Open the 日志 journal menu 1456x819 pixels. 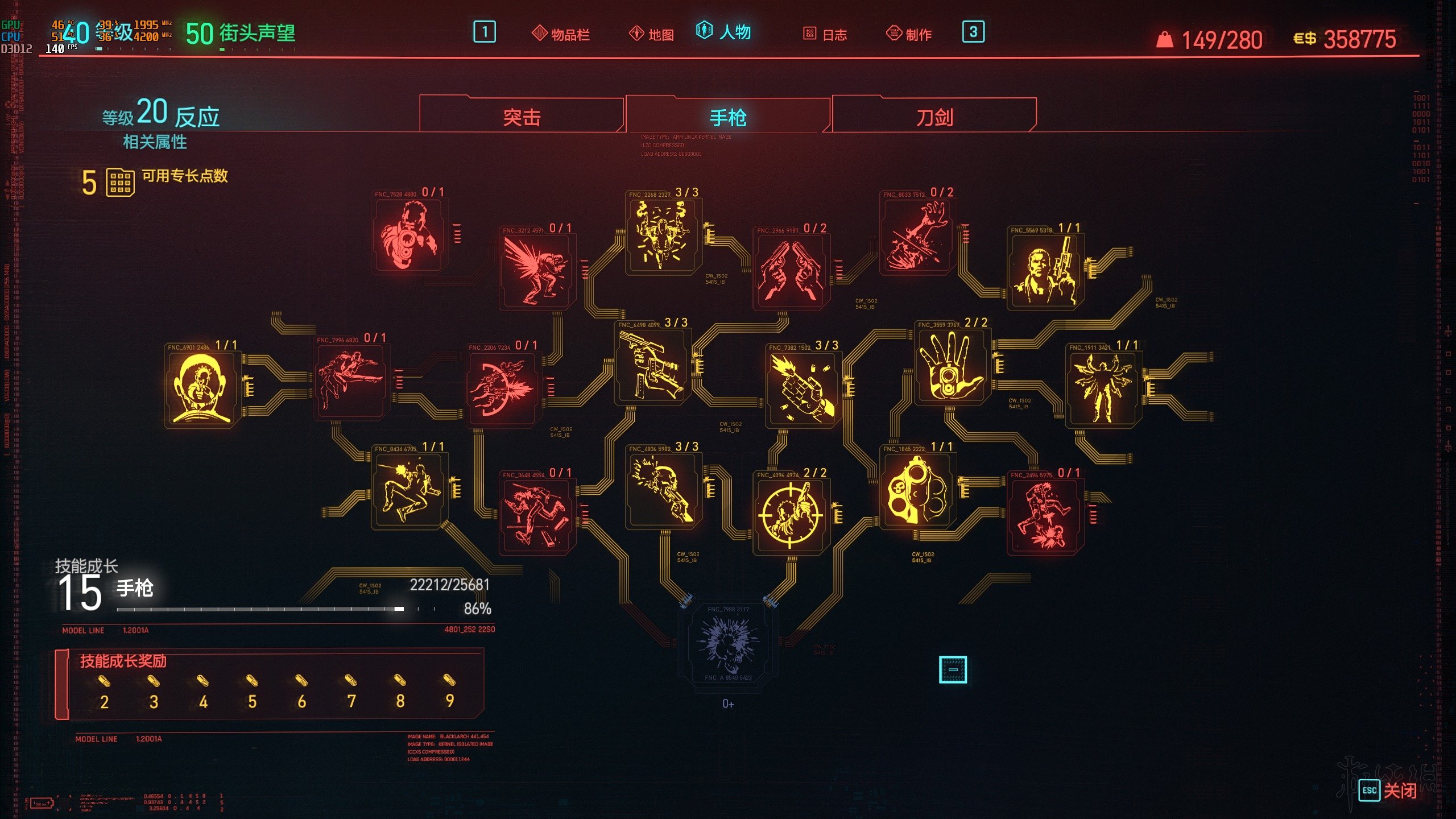[x=825, y=34]
